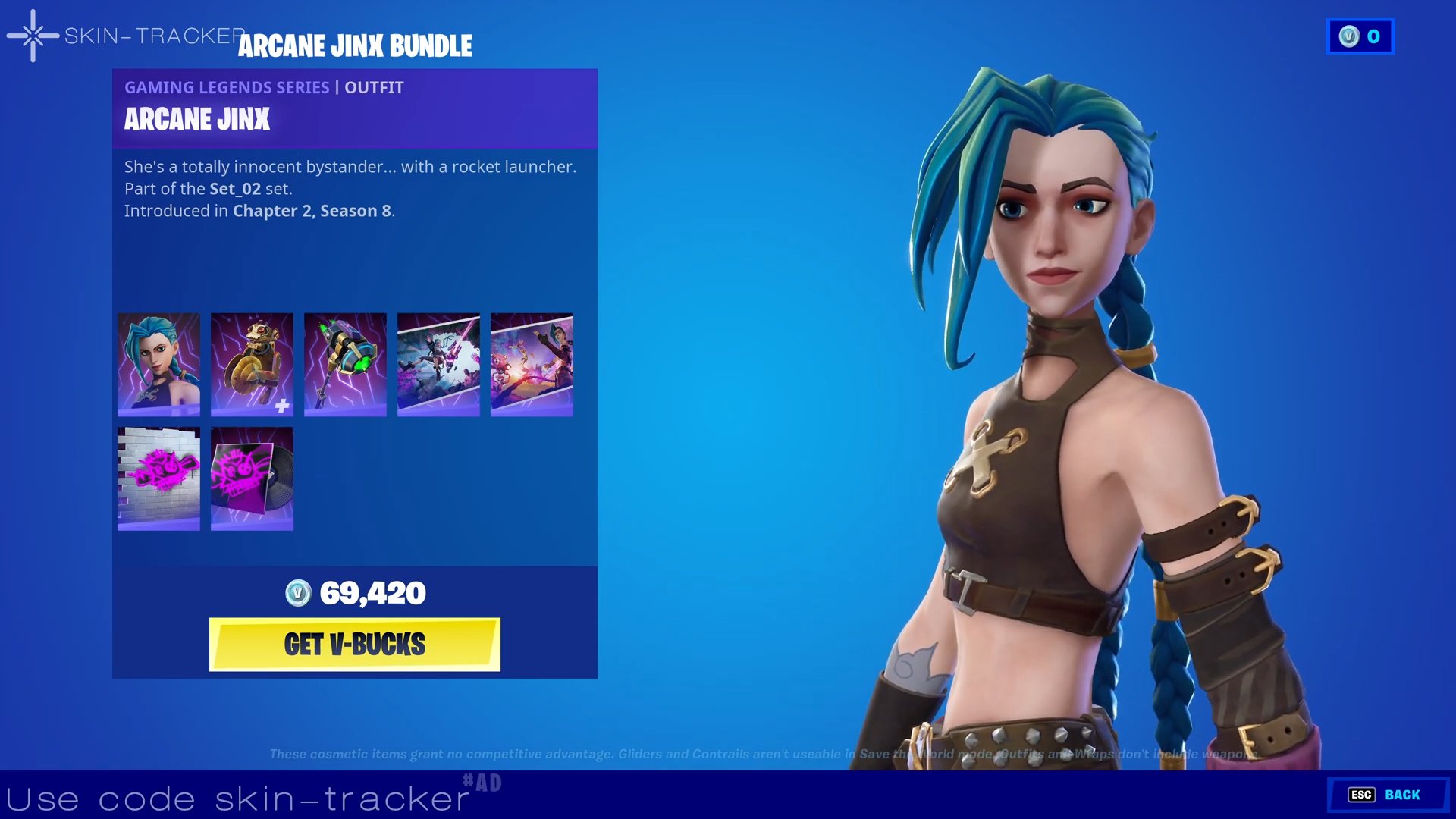Select the plus badge on the back bling
This screenshot has width=1456, height=819.
(282, 406)
